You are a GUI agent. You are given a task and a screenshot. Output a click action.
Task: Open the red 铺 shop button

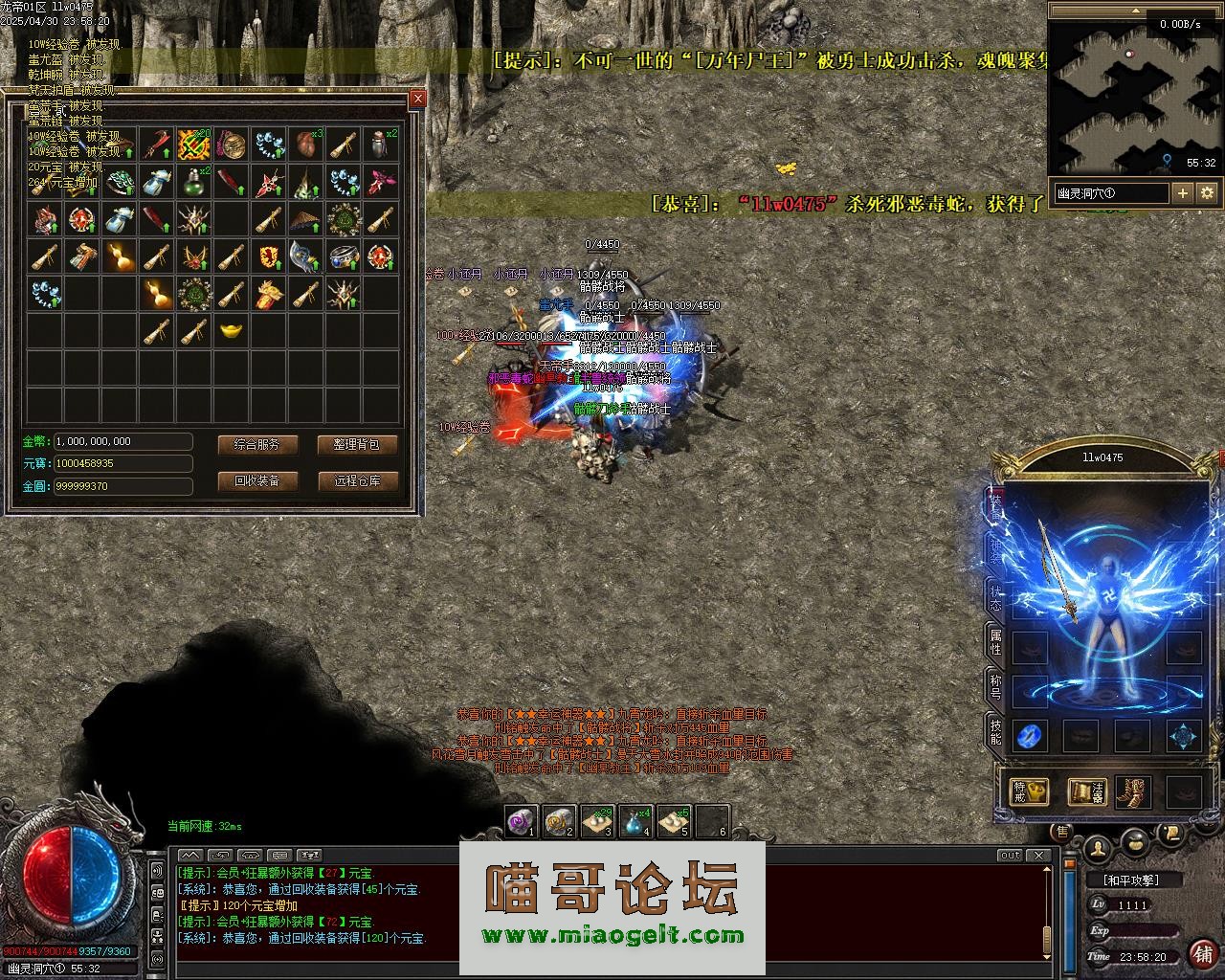[1202, 953]
